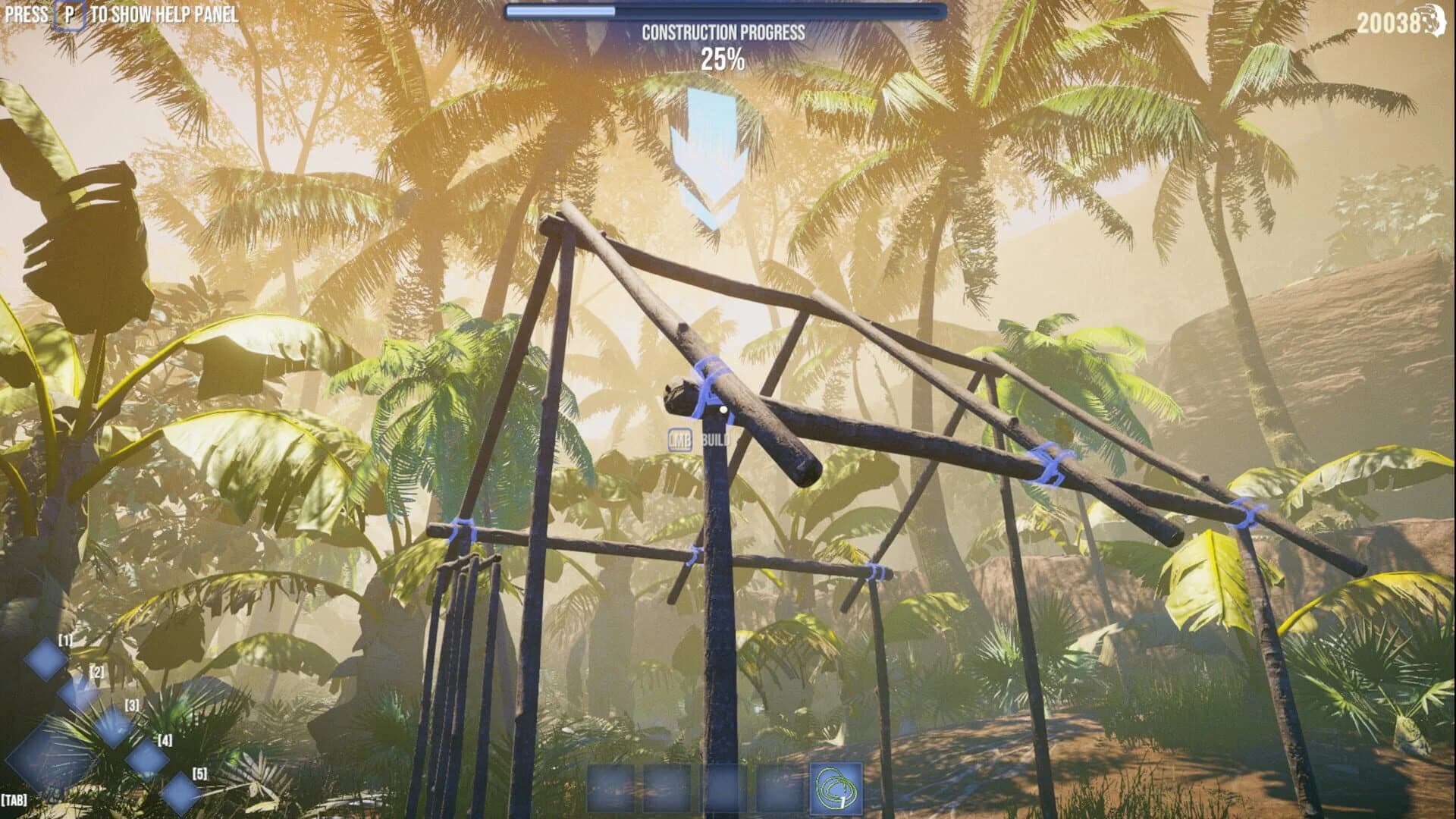Click the BUILD label near the crosshair
The width and height of the screenshot is (1456, 819).
point(717,440)
